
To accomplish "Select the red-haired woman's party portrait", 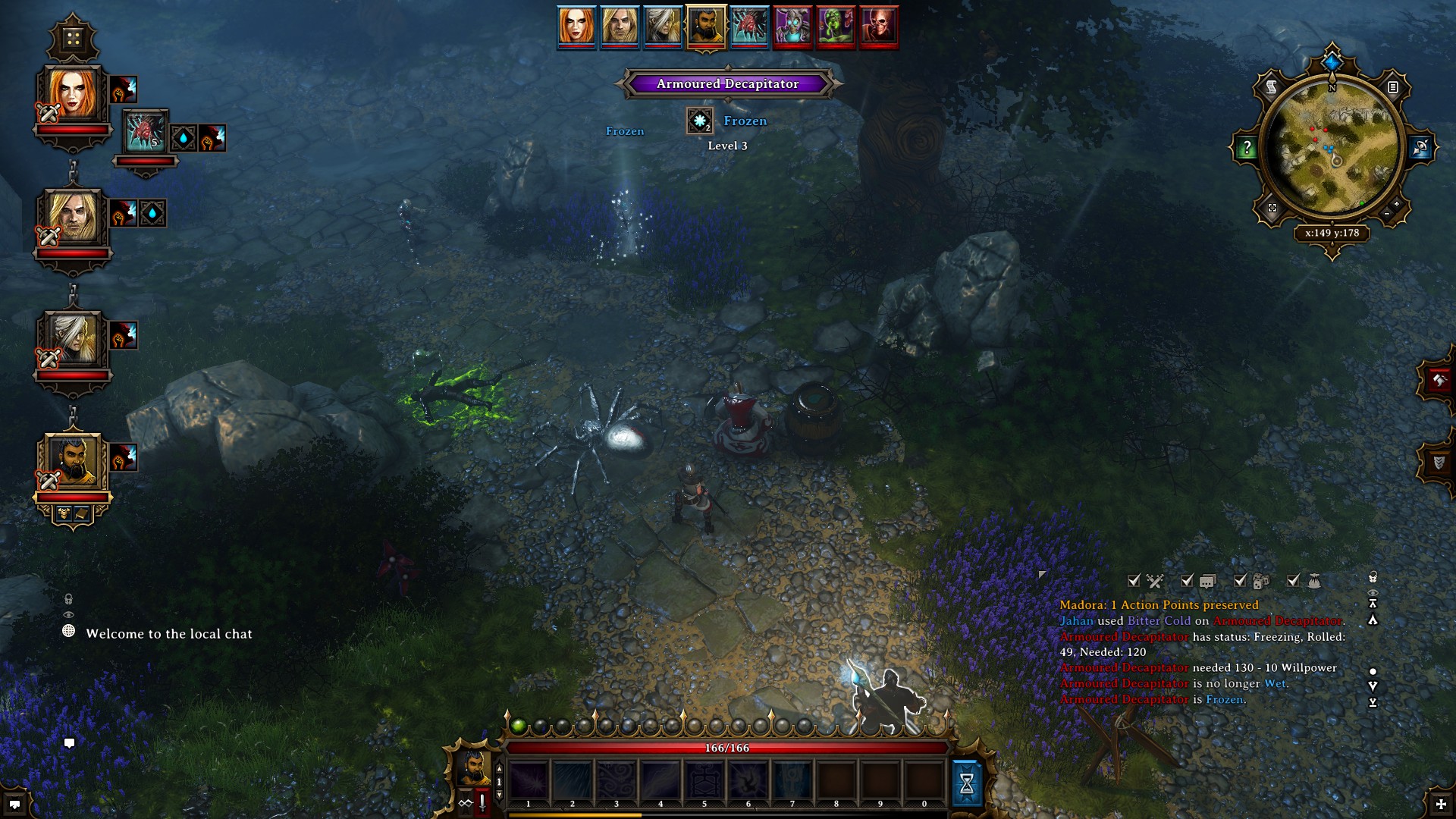I will pos(73,96).
